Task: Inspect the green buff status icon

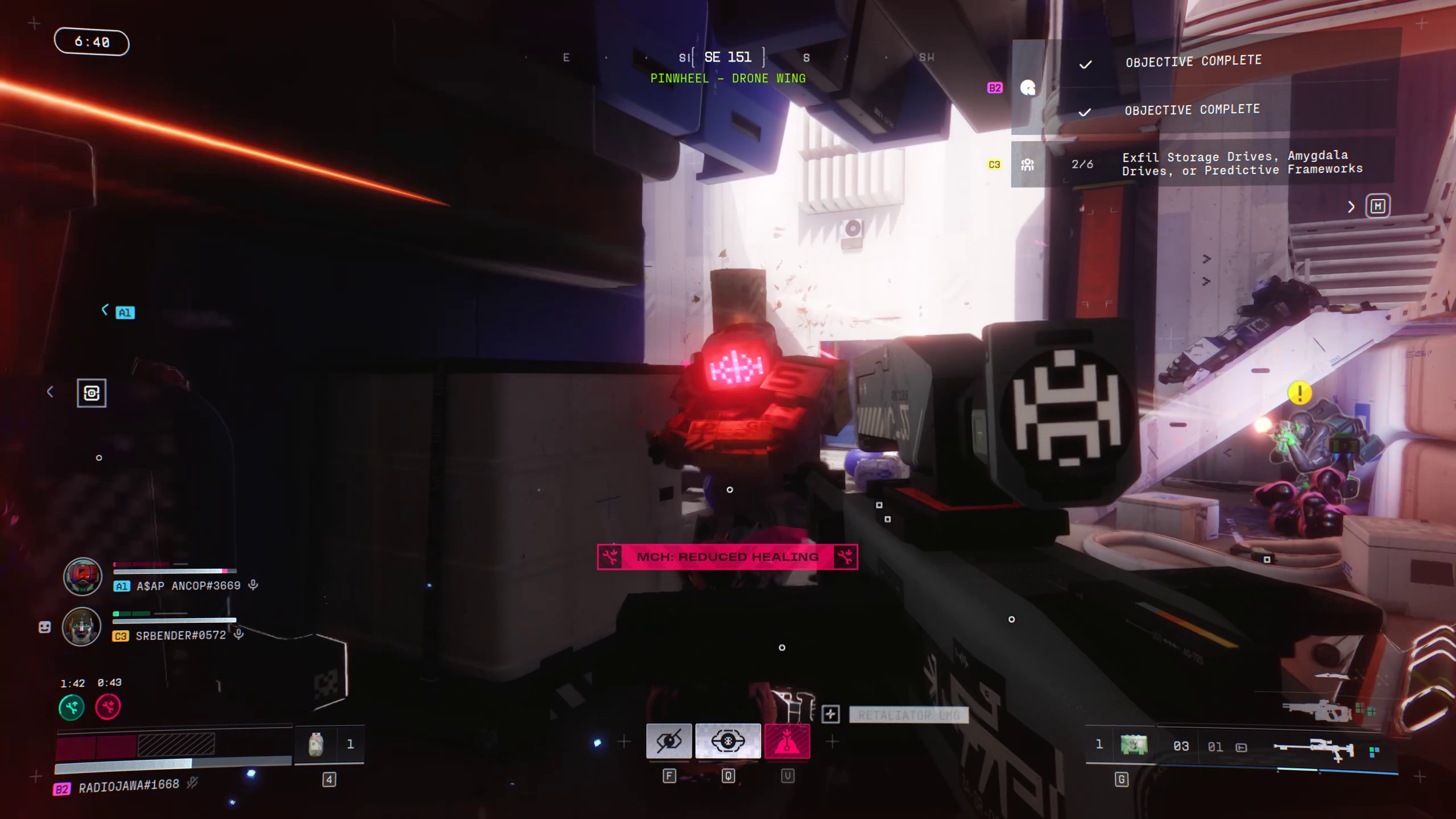Action: click(72, 707)
